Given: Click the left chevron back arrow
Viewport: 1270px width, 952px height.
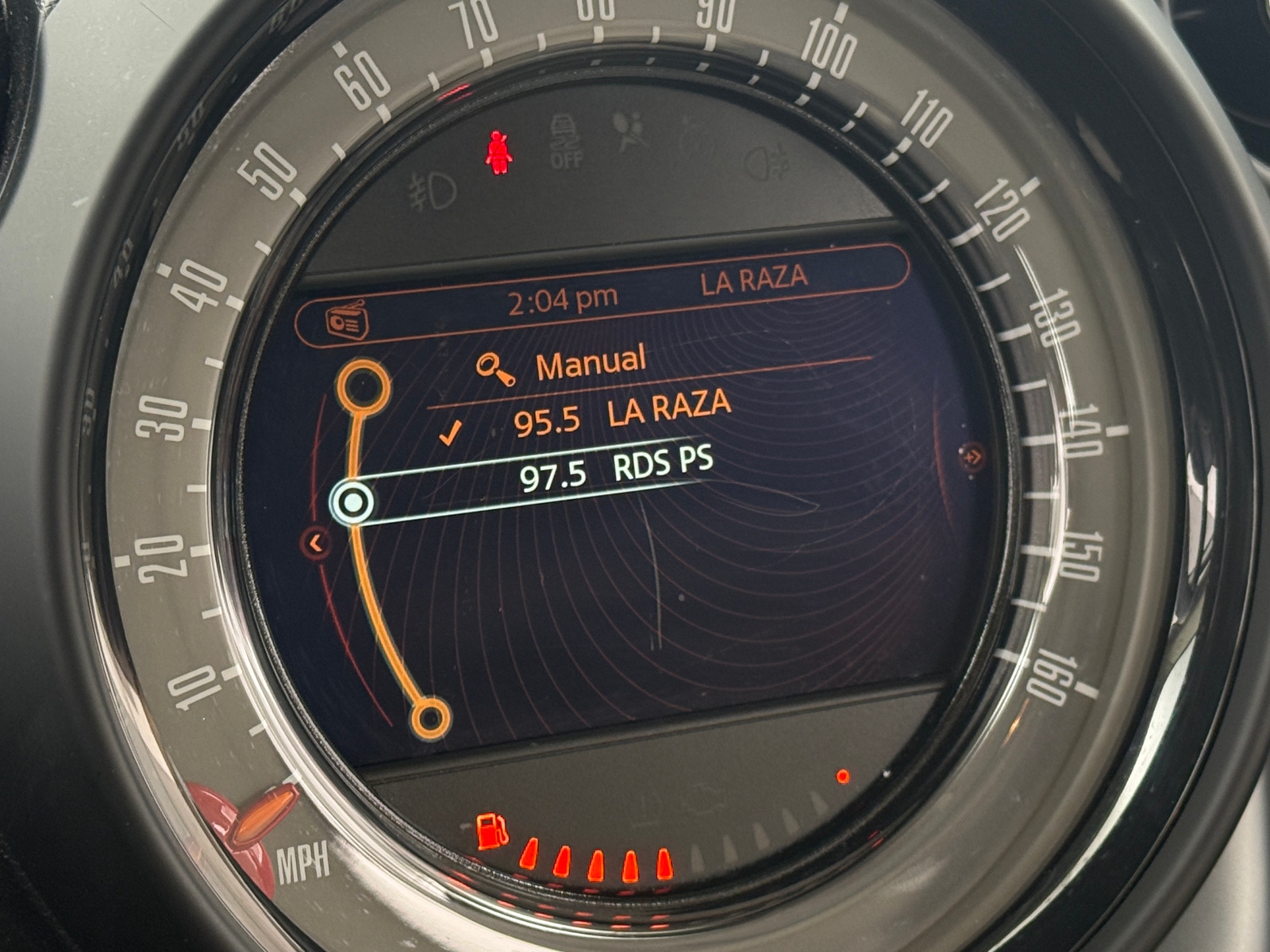Looking at the screenshot, I should [x=316, y=543].
